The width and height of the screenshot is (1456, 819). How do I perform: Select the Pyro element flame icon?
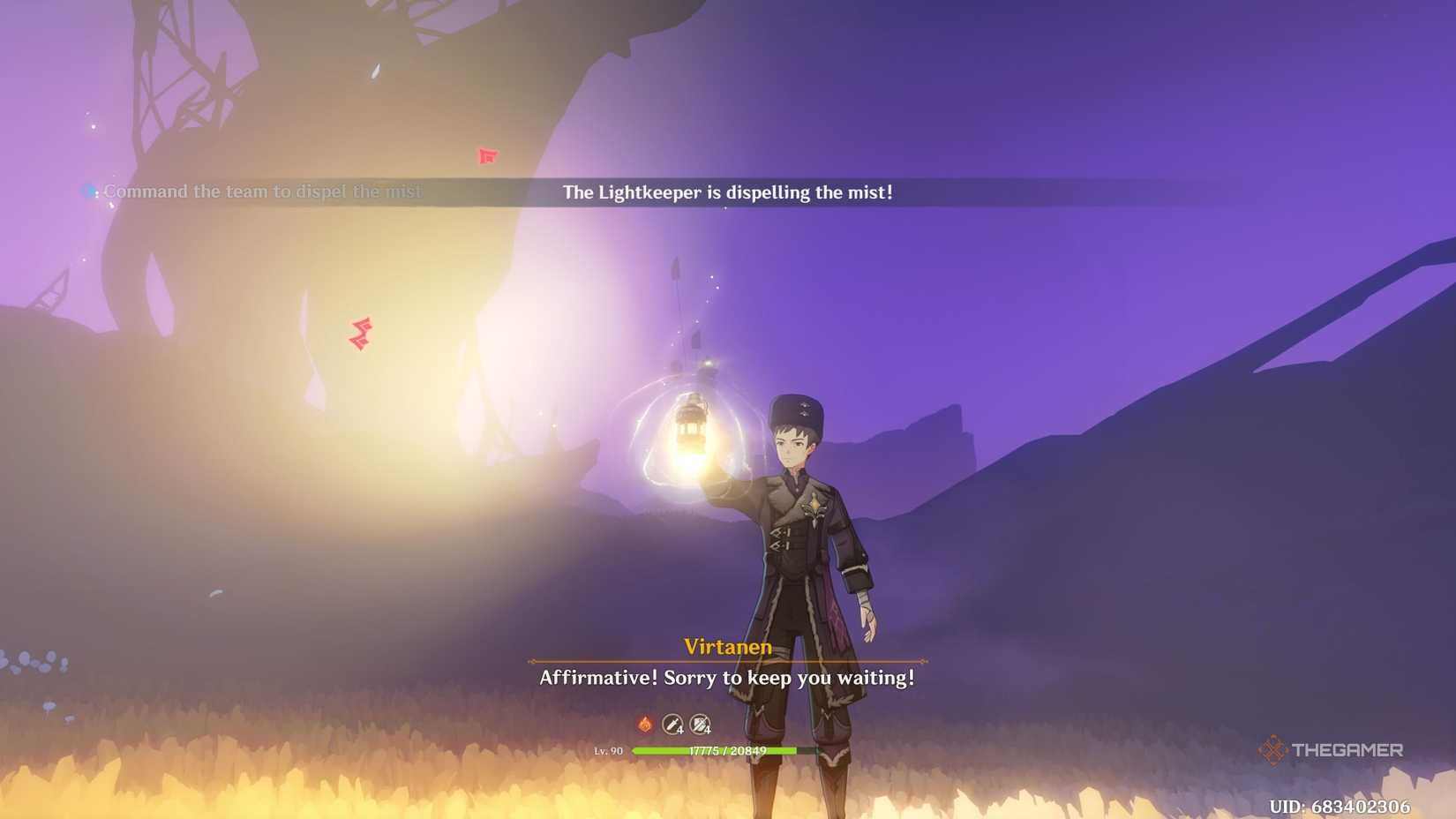(x=643, y=724)
